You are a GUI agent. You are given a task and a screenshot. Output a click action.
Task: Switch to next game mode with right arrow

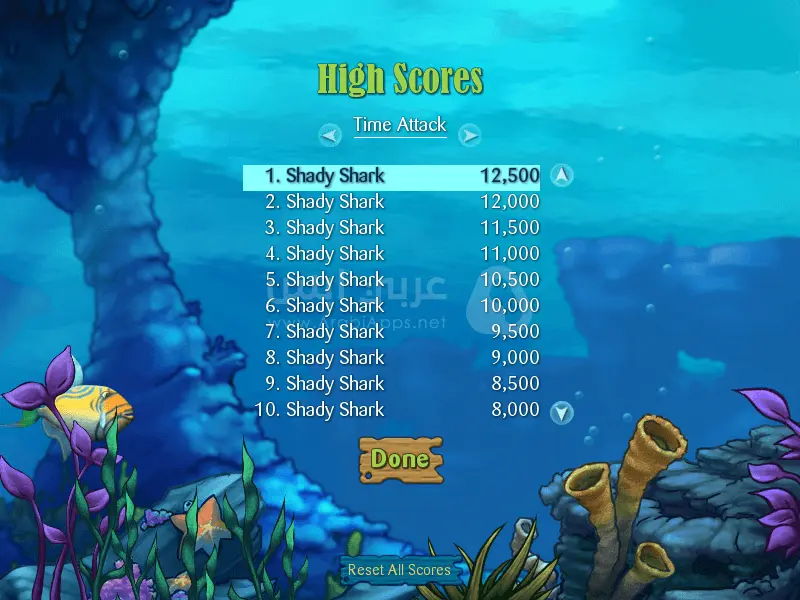coord(470,135)
